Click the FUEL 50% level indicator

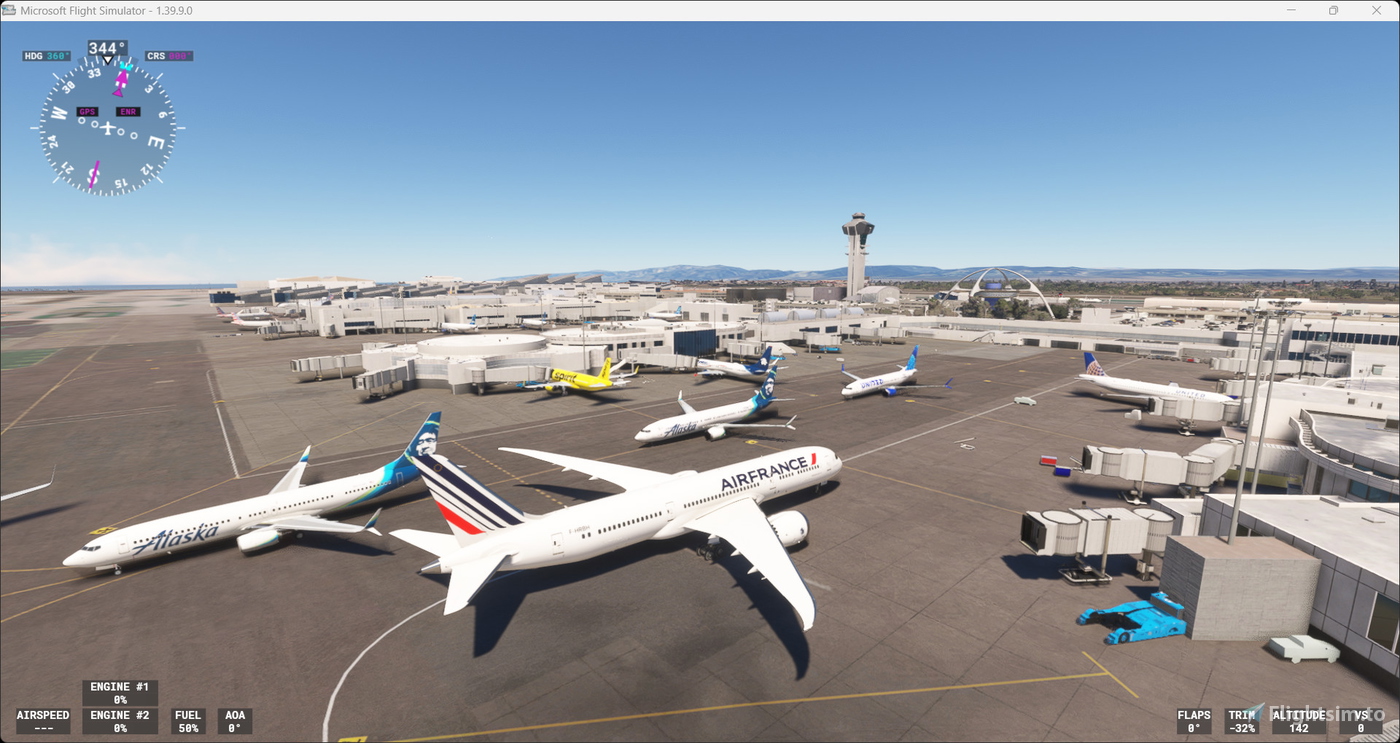click(x=187, y=721)
